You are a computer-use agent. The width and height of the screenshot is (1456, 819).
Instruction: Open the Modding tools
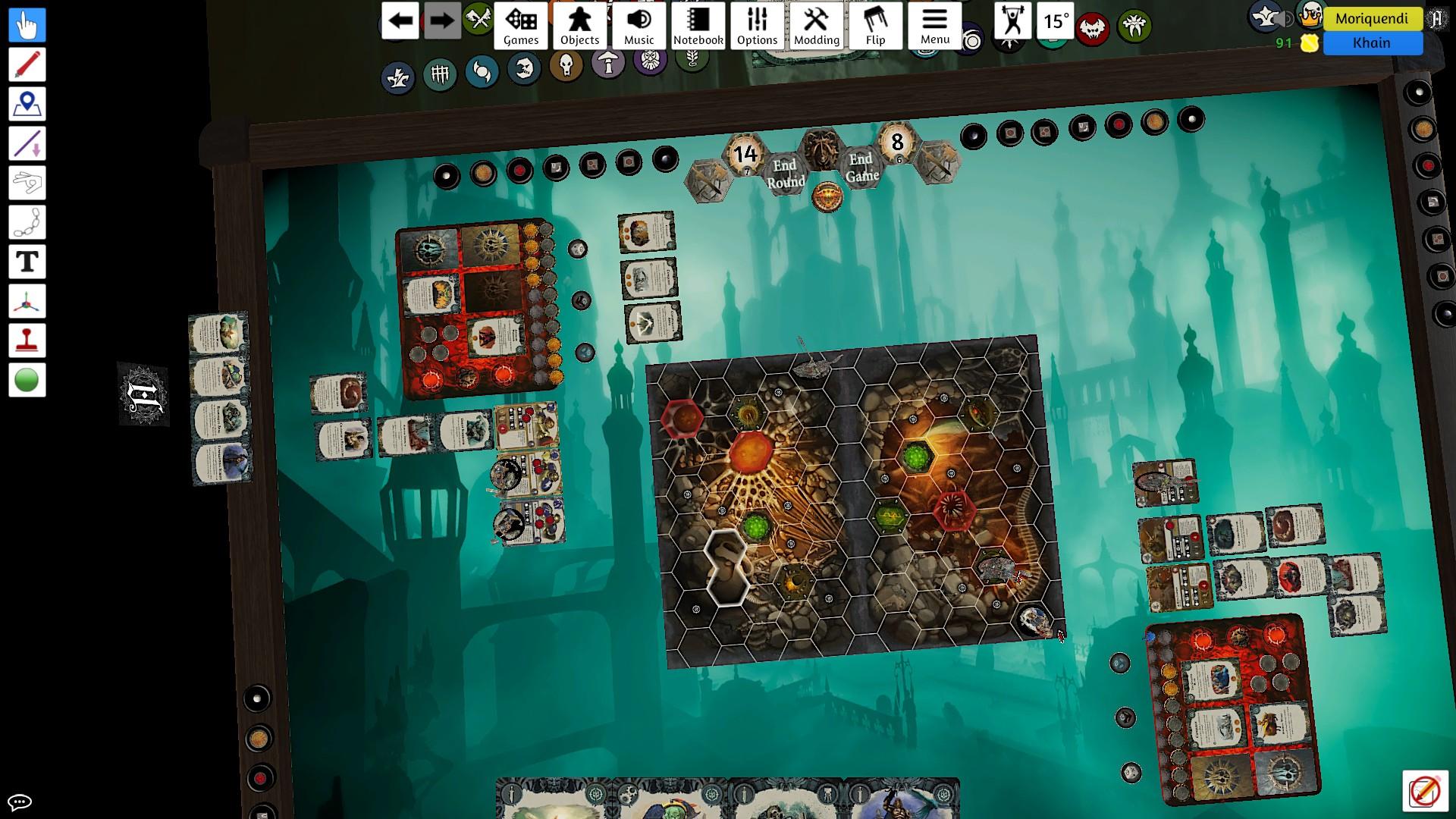click(817, 26)
